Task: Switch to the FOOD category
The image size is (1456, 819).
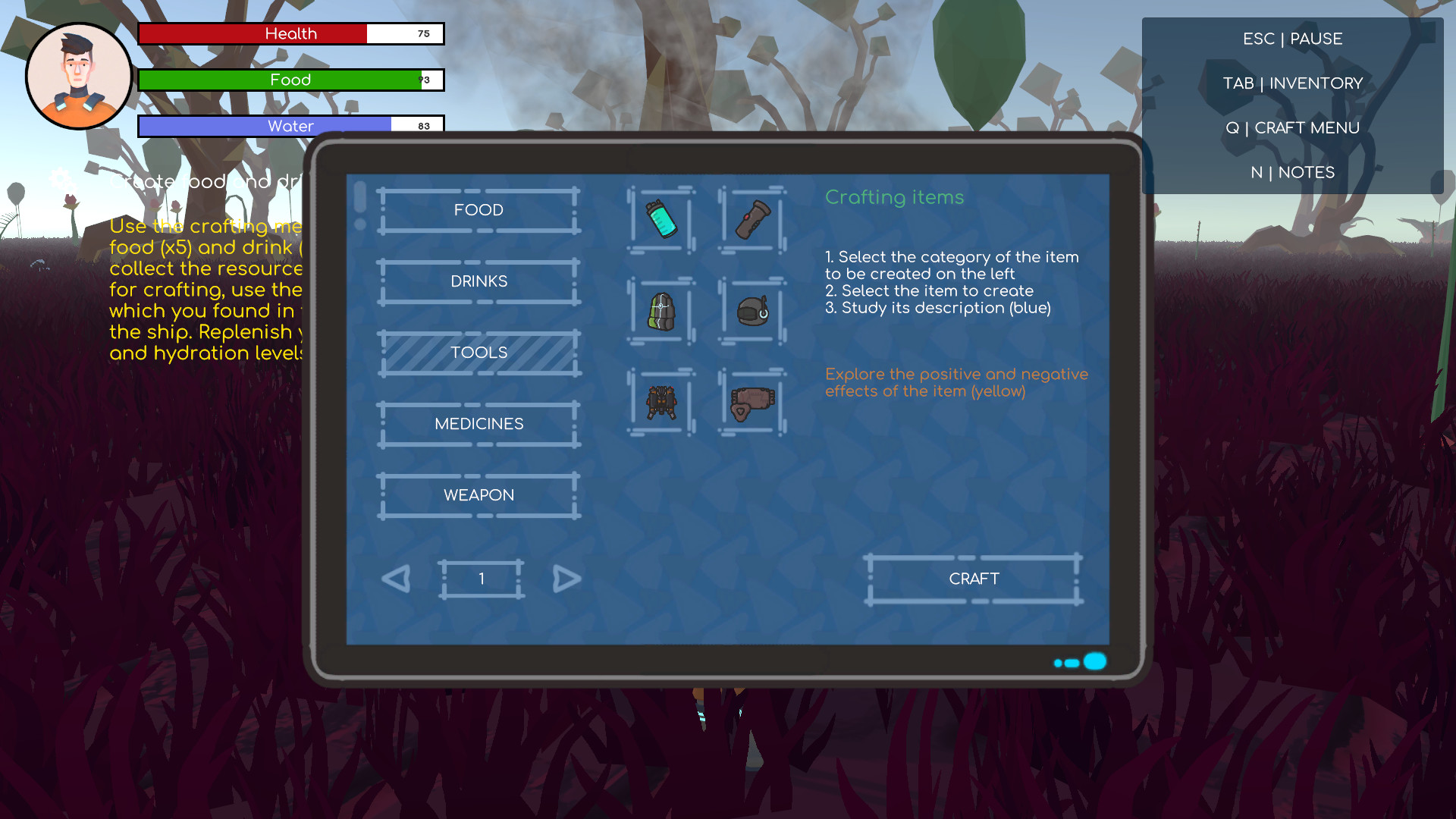Action: (478, 210)
